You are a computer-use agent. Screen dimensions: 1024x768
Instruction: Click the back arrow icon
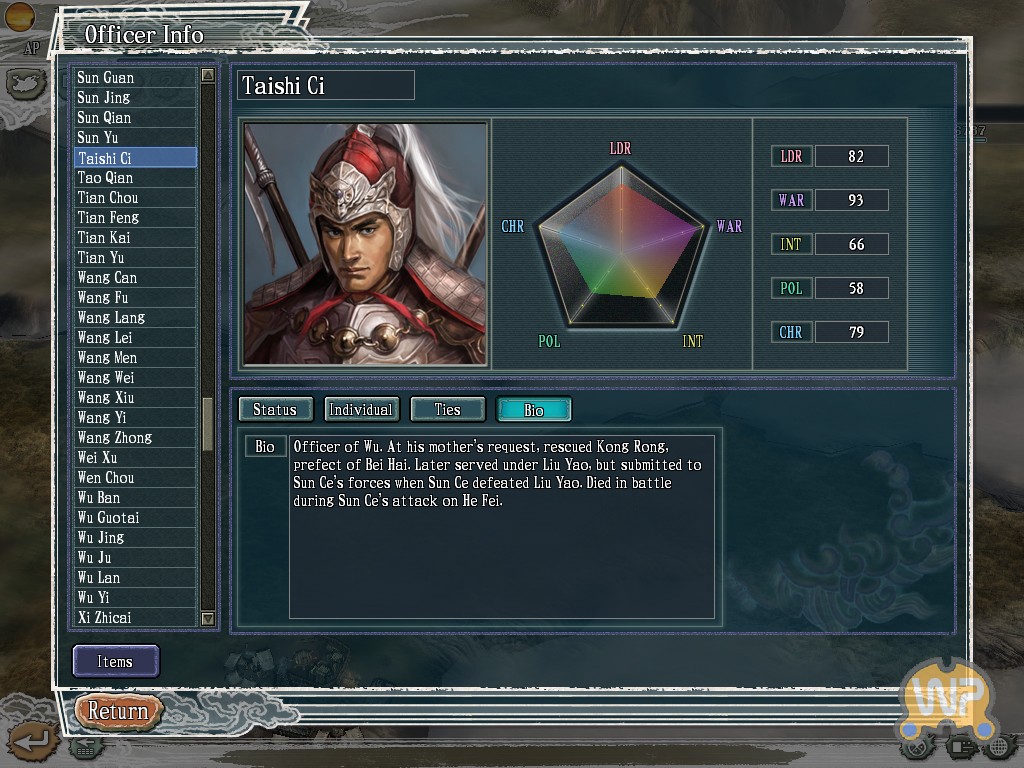[33, 741]
